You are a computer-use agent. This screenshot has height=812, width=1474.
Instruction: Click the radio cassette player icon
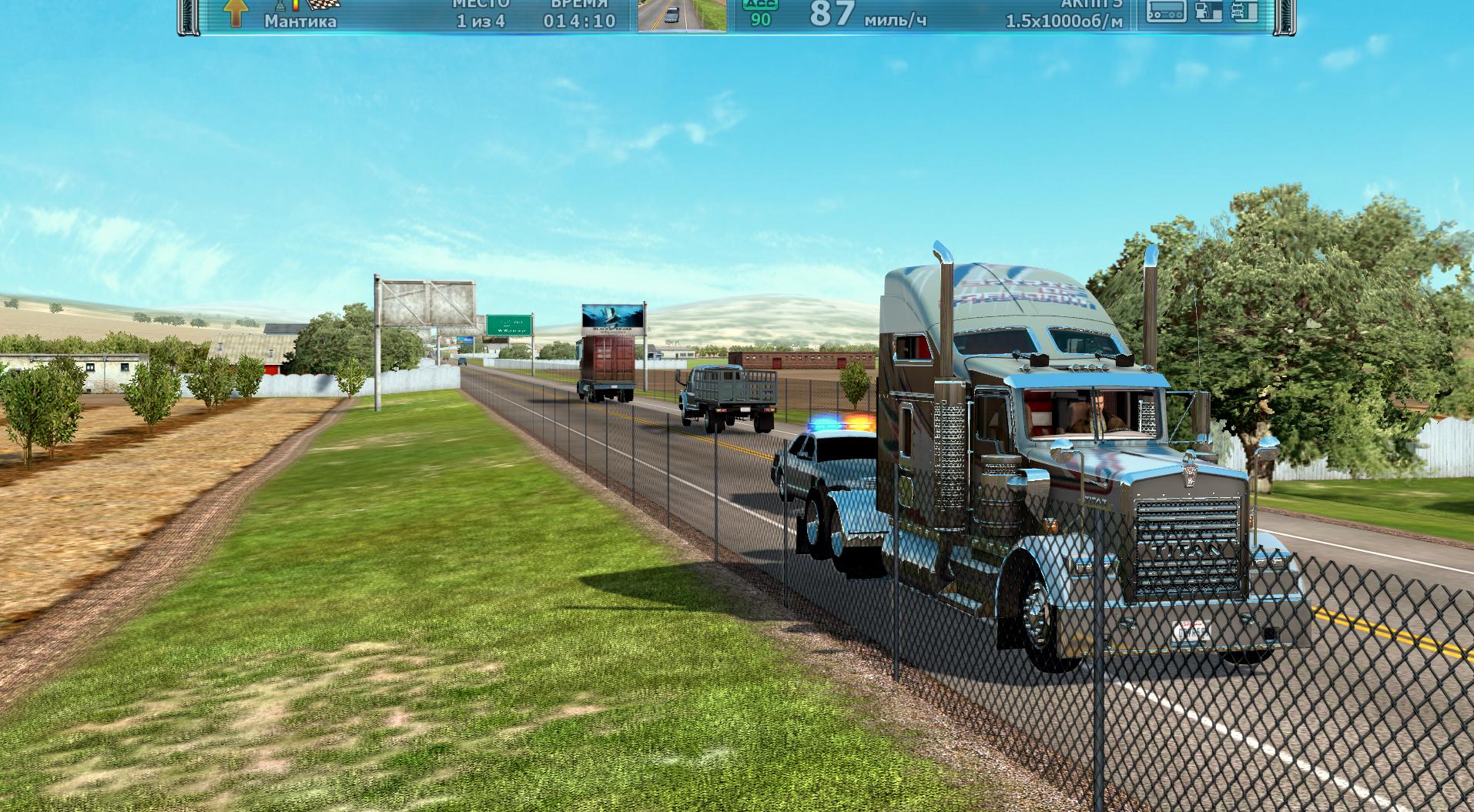1166,11
